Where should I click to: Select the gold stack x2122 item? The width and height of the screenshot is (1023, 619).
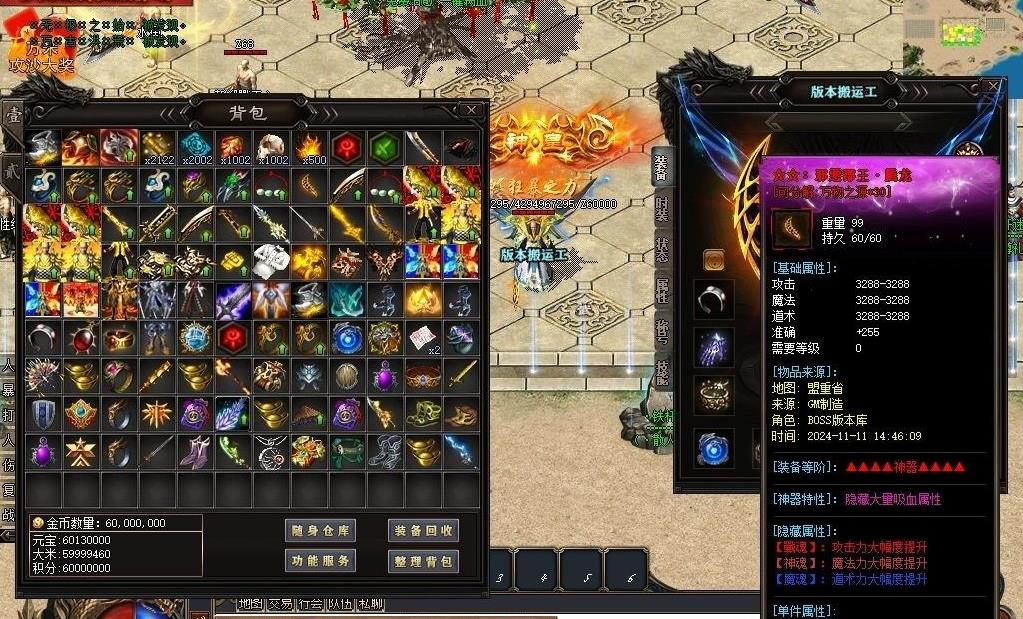point(157,147)
